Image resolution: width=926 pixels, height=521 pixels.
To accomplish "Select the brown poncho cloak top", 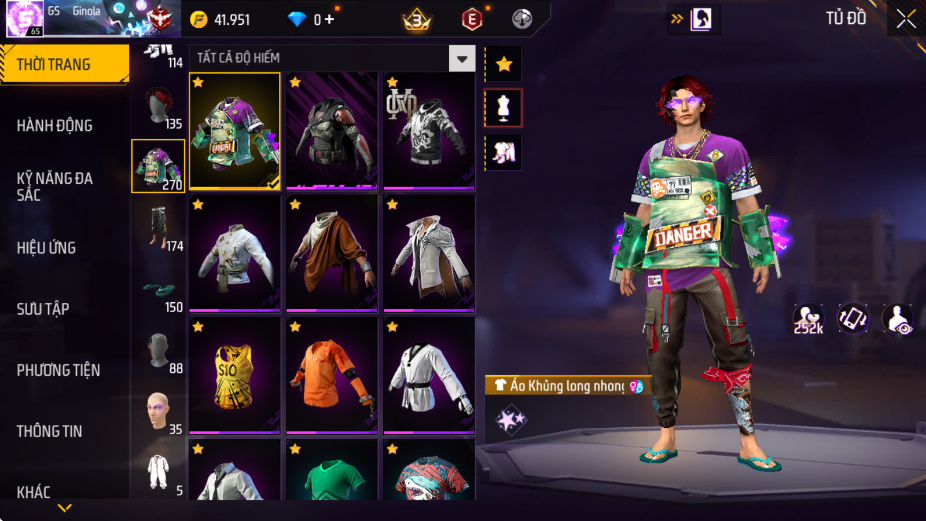I will (333, 253).
